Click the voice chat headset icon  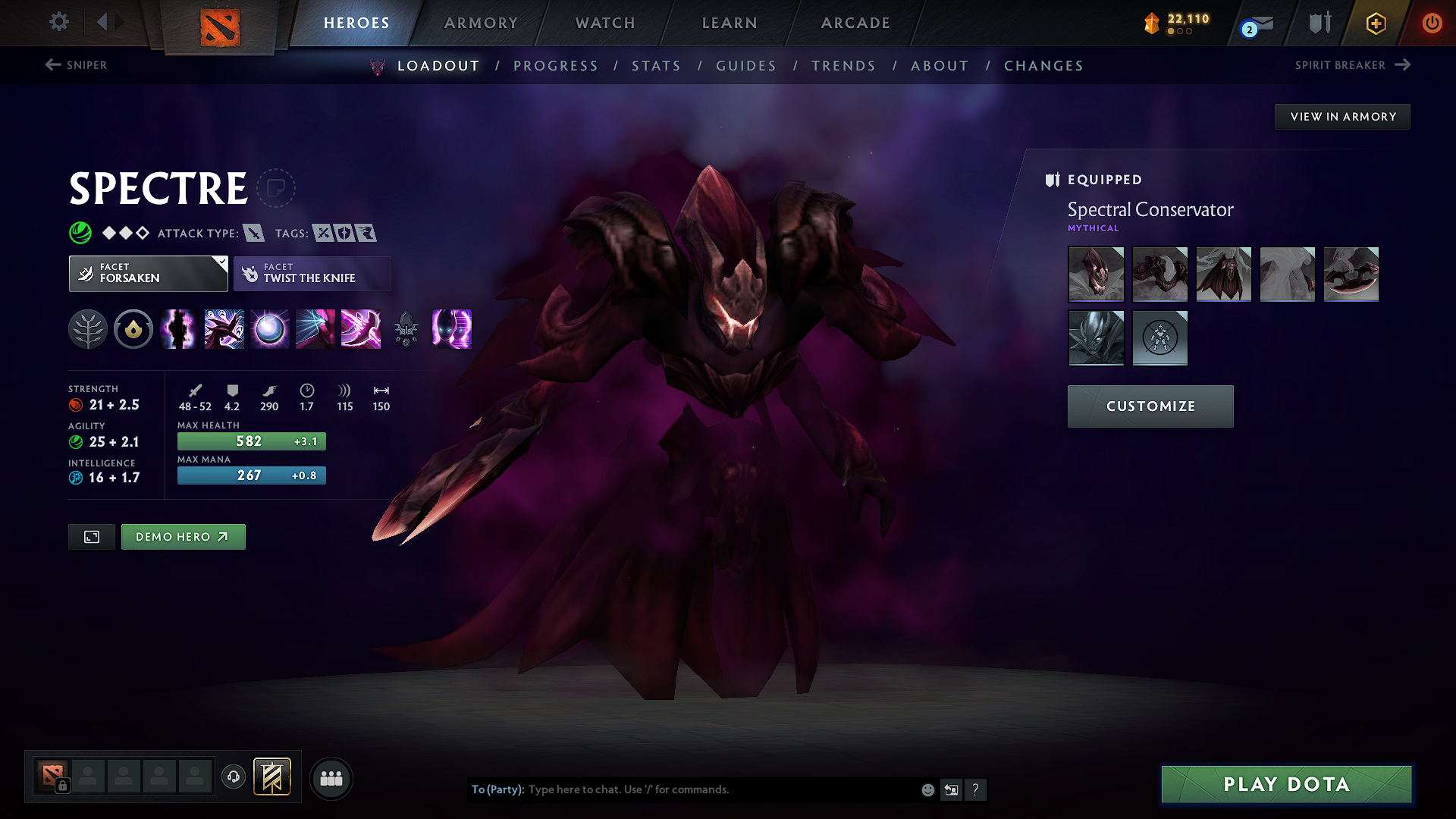coord(234,778)
